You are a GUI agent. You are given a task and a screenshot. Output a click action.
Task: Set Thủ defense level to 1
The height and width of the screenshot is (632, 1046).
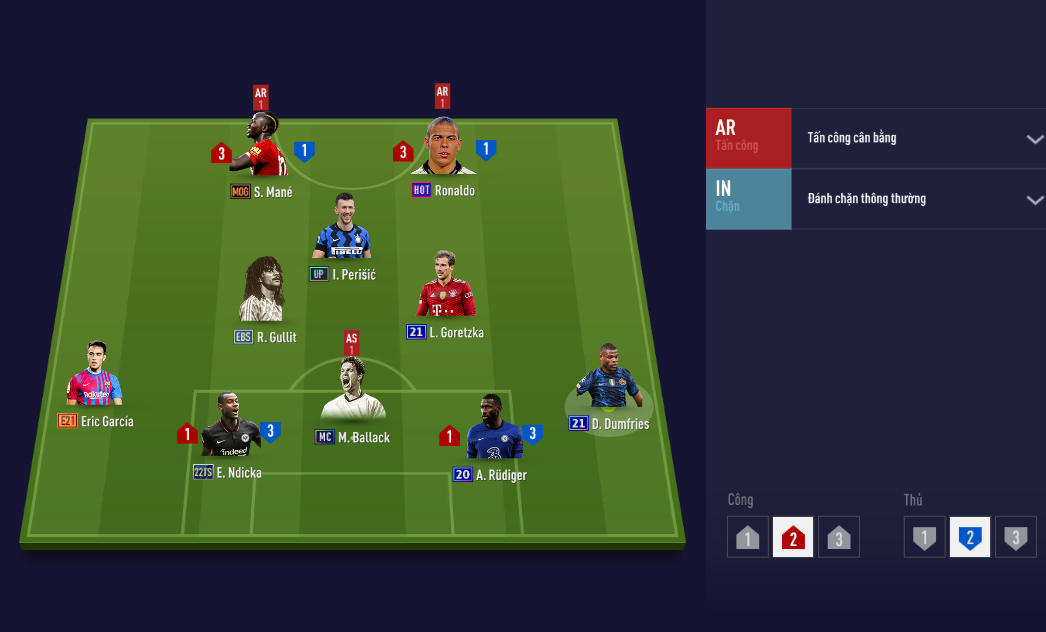(x=924, y=537)
